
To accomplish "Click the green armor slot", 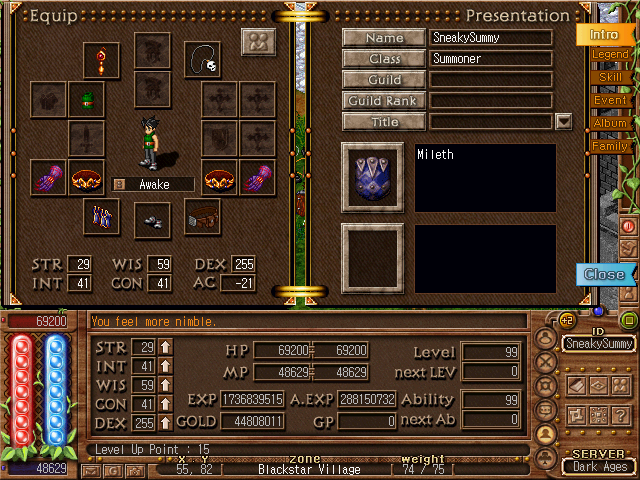I will (x=87, y=99).
